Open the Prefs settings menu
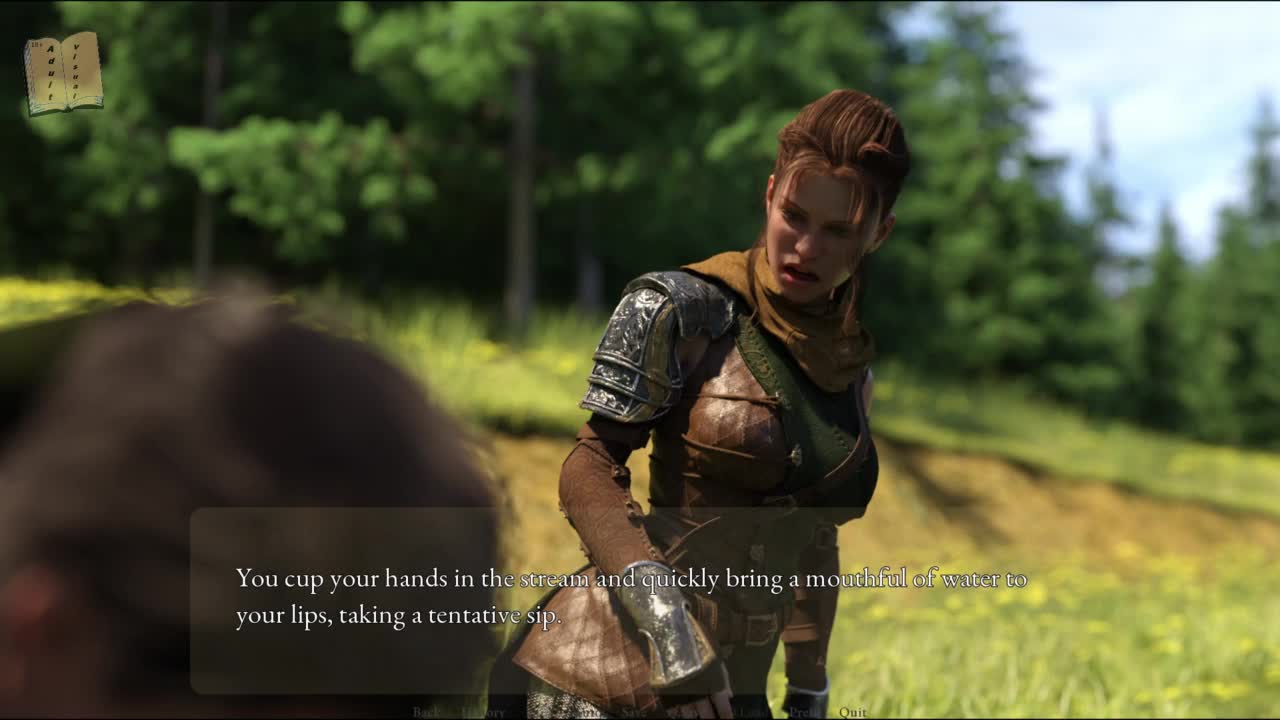 [x=804, y=712]
